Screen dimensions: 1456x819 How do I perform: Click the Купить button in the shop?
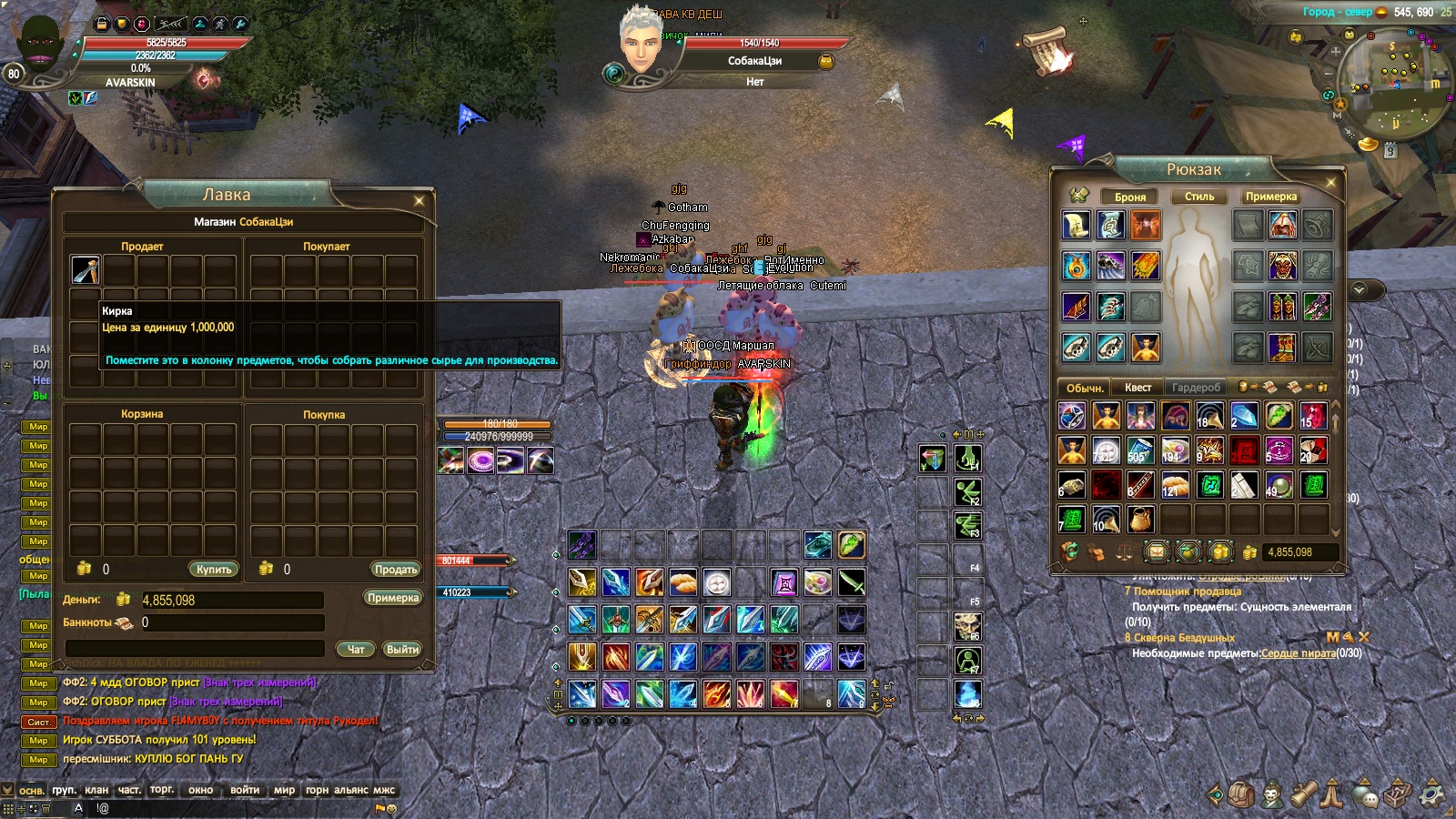coord(214,570)
